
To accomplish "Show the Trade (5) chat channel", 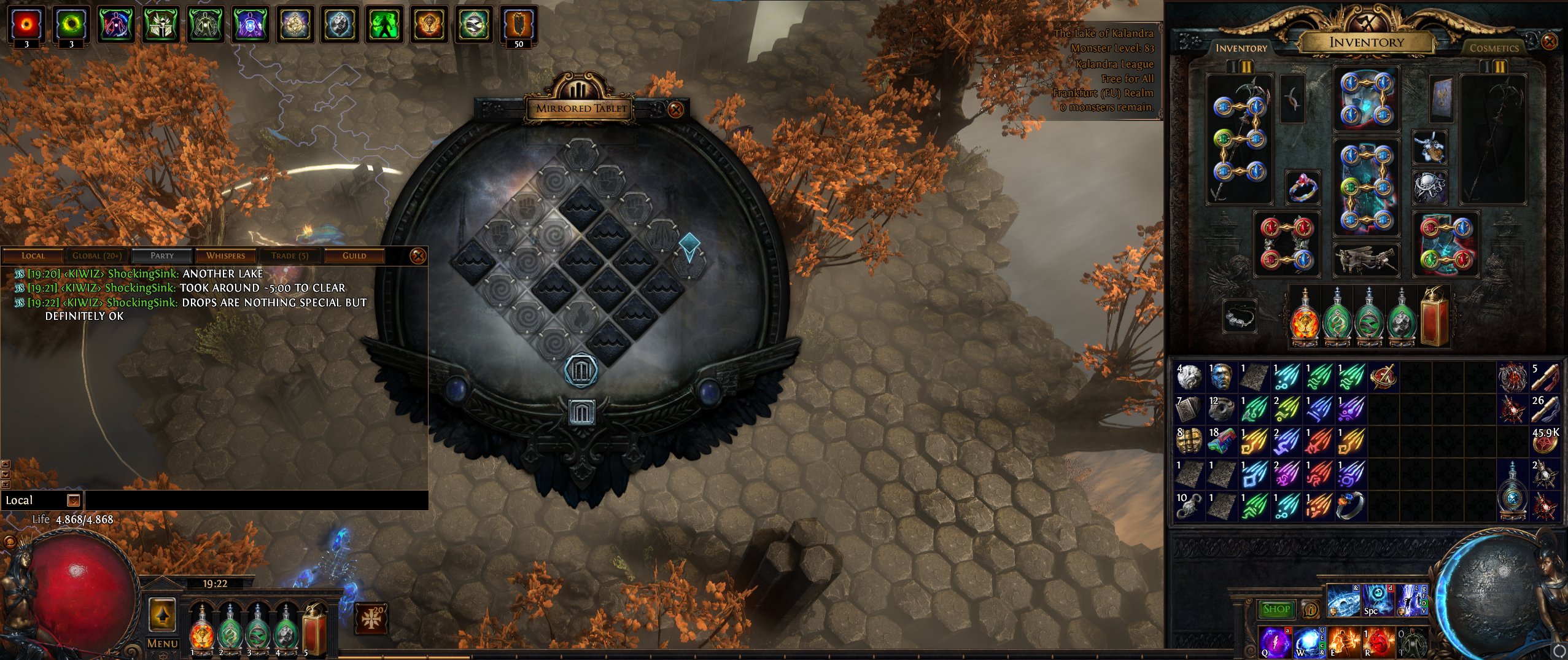I will 290,255.
